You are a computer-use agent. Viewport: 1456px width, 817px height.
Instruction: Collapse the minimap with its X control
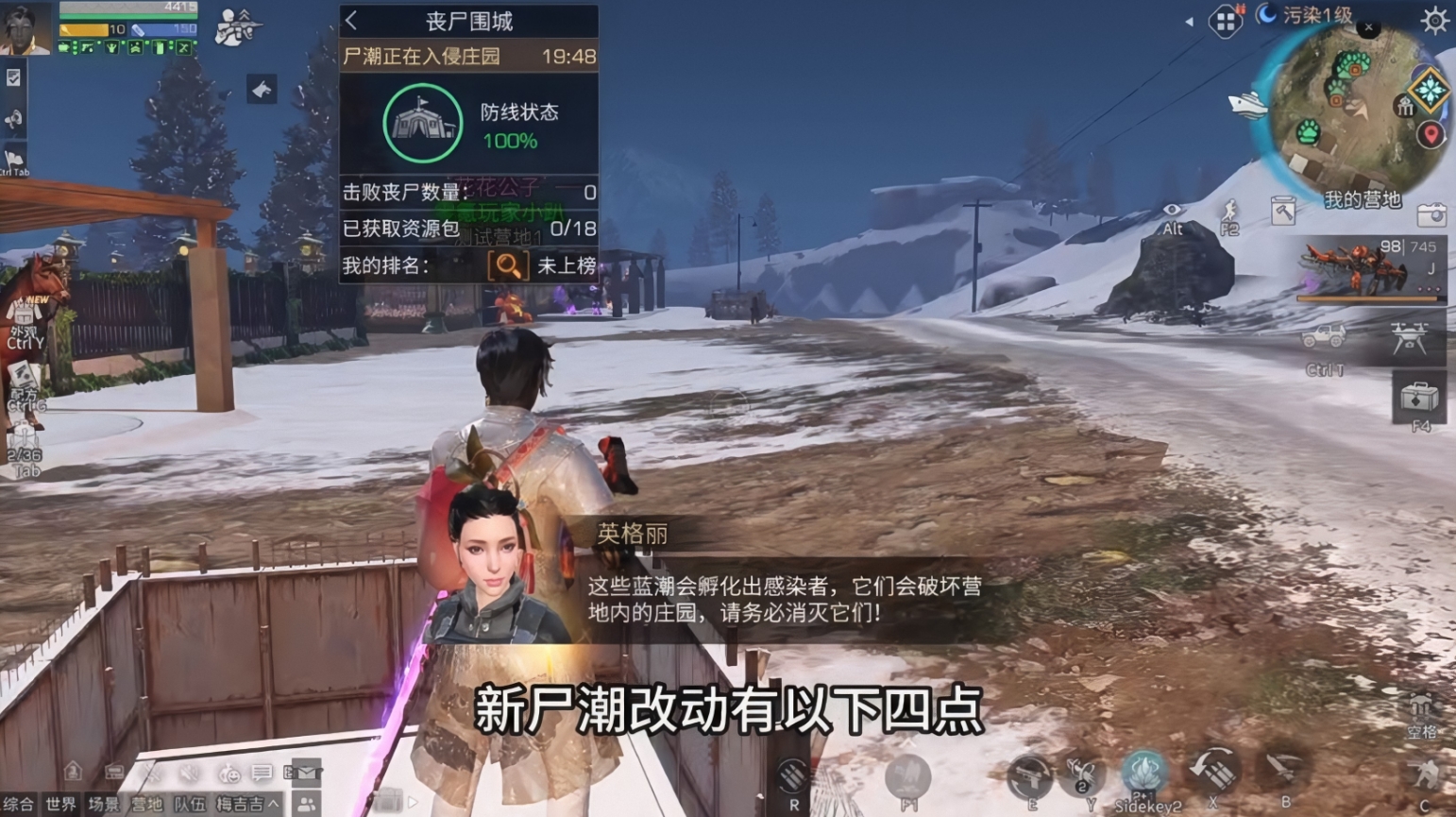pyautogui.click(x=1369, y=27)
